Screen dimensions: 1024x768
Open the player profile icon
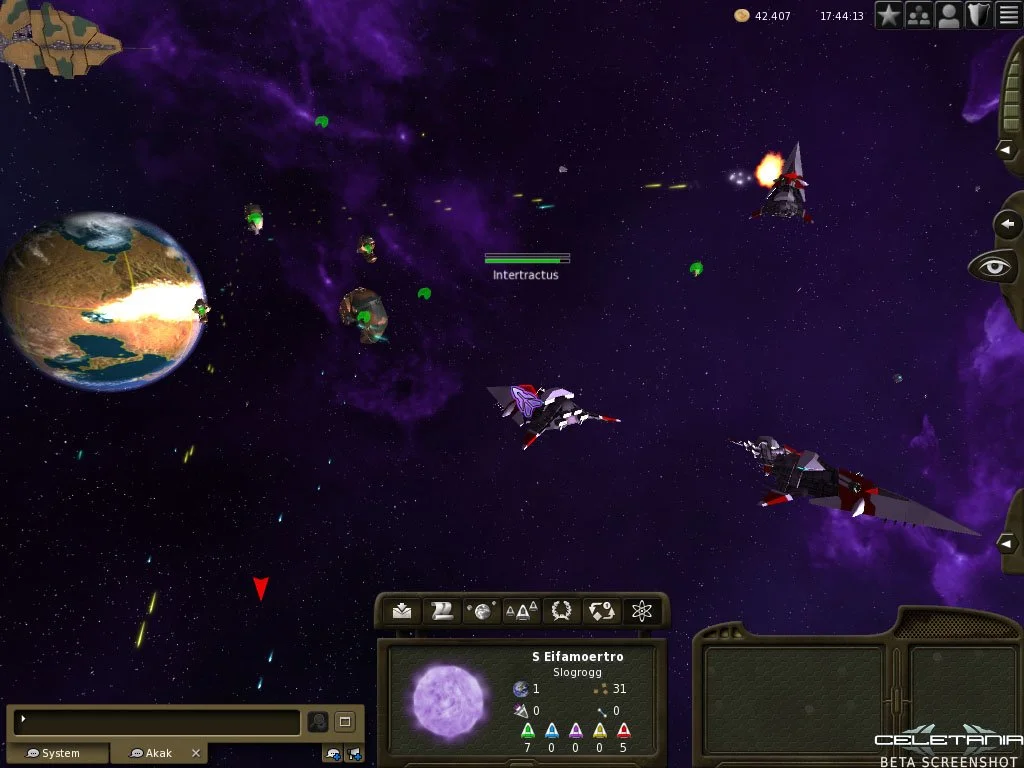coord(949,15)
